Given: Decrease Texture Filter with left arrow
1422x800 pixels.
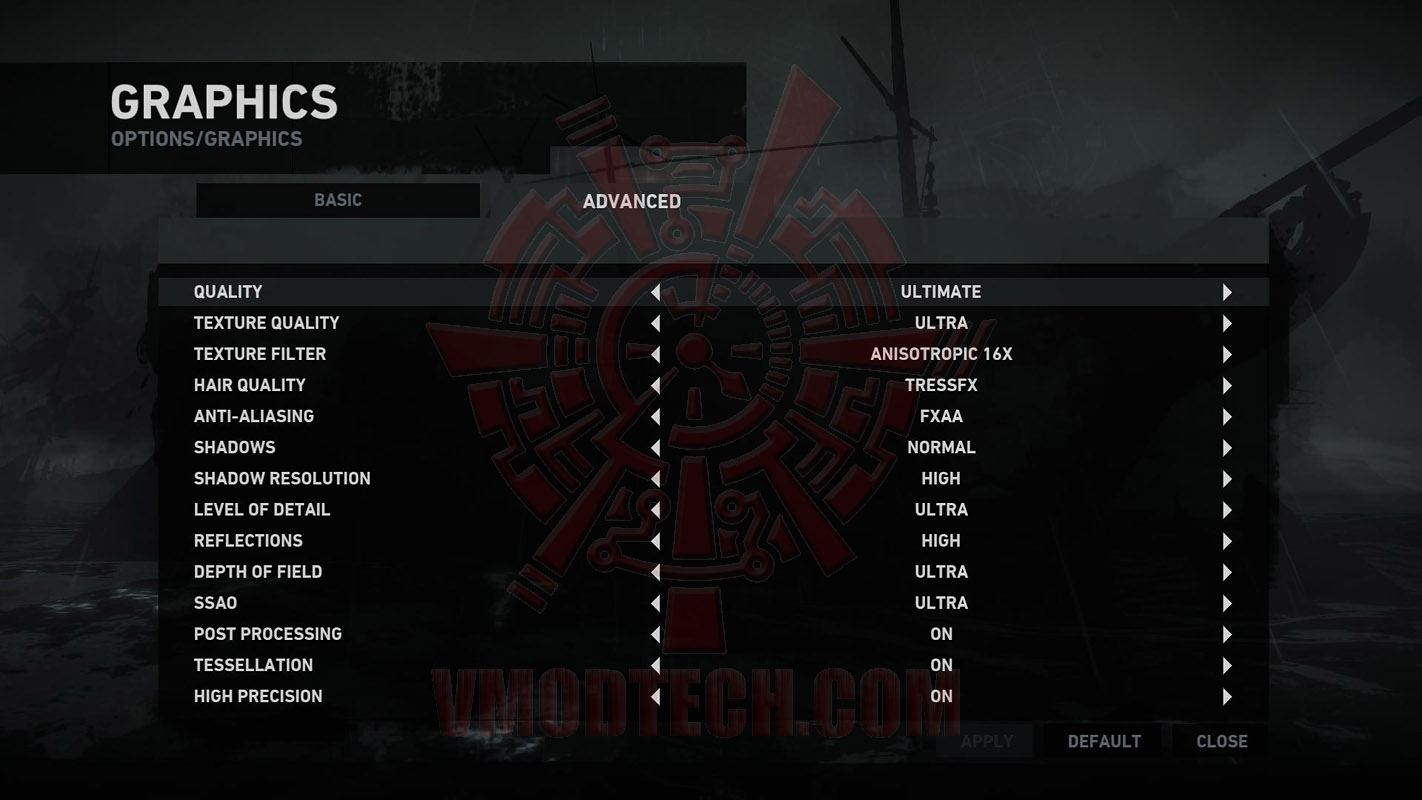Looking at the screenshot, I should coord(656,355).
